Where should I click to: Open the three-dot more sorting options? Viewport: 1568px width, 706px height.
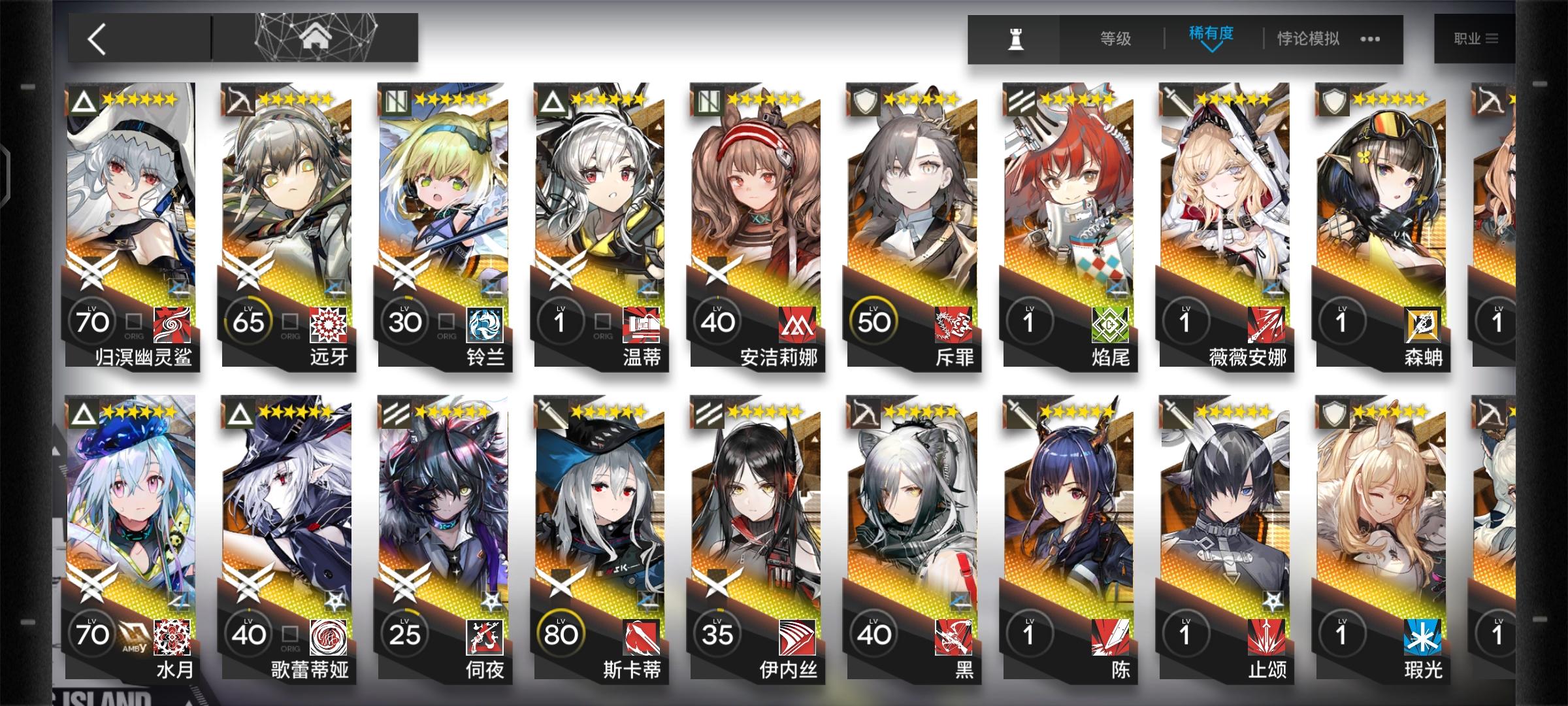(1370, 39)
